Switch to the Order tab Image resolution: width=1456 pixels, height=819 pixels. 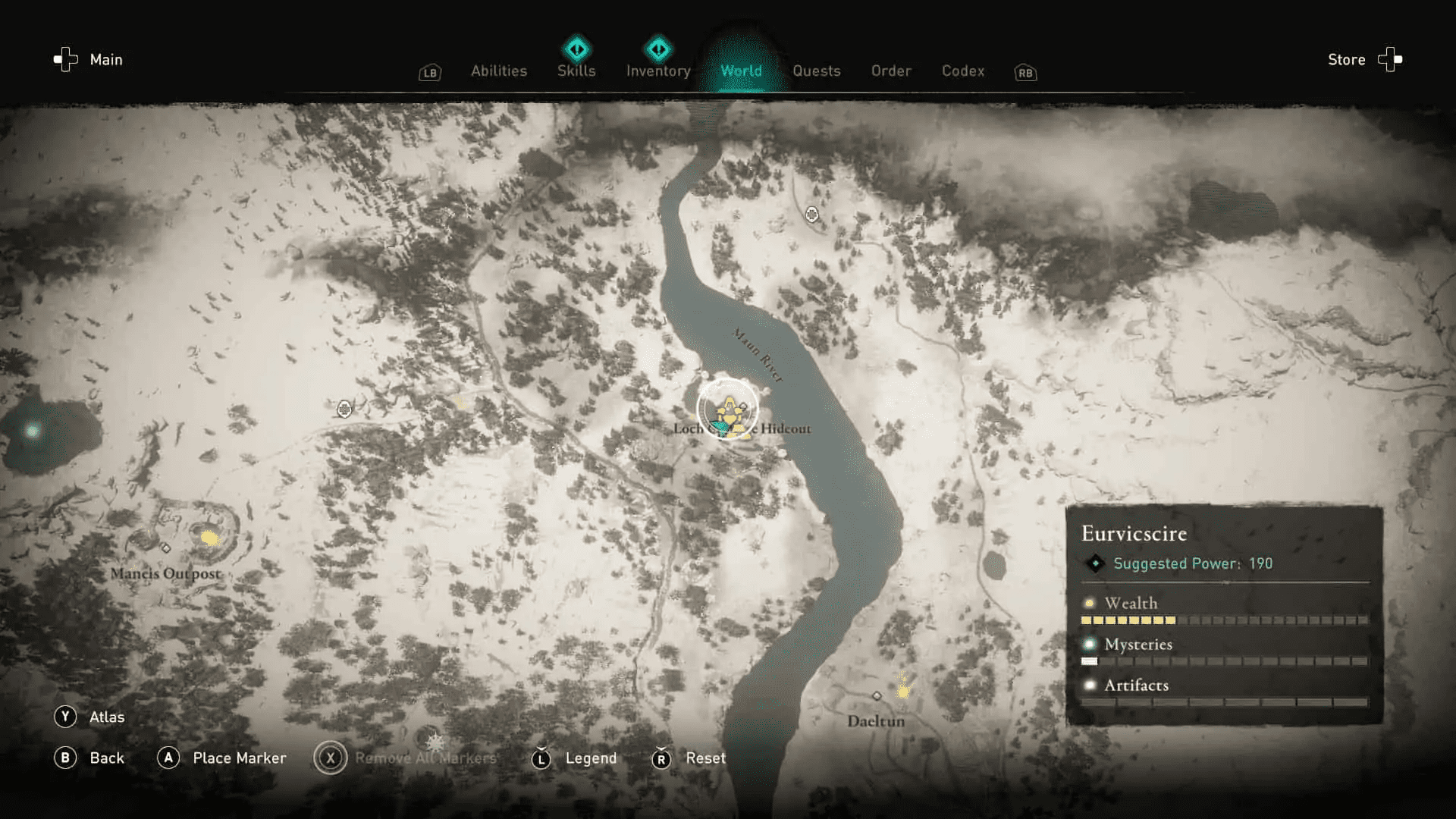tap(891, 71)
